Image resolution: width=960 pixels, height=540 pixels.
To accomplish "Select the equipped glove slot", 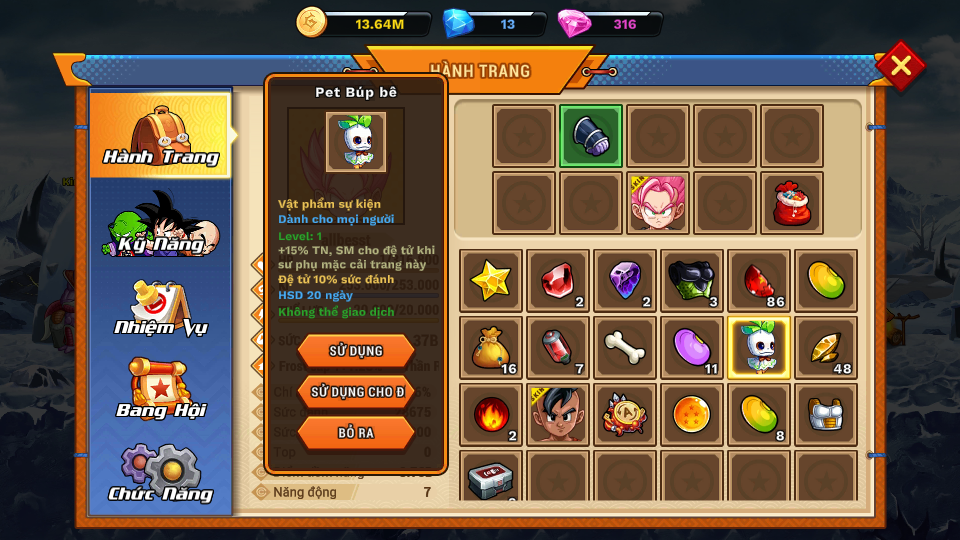I will click(x=591, y=136).
